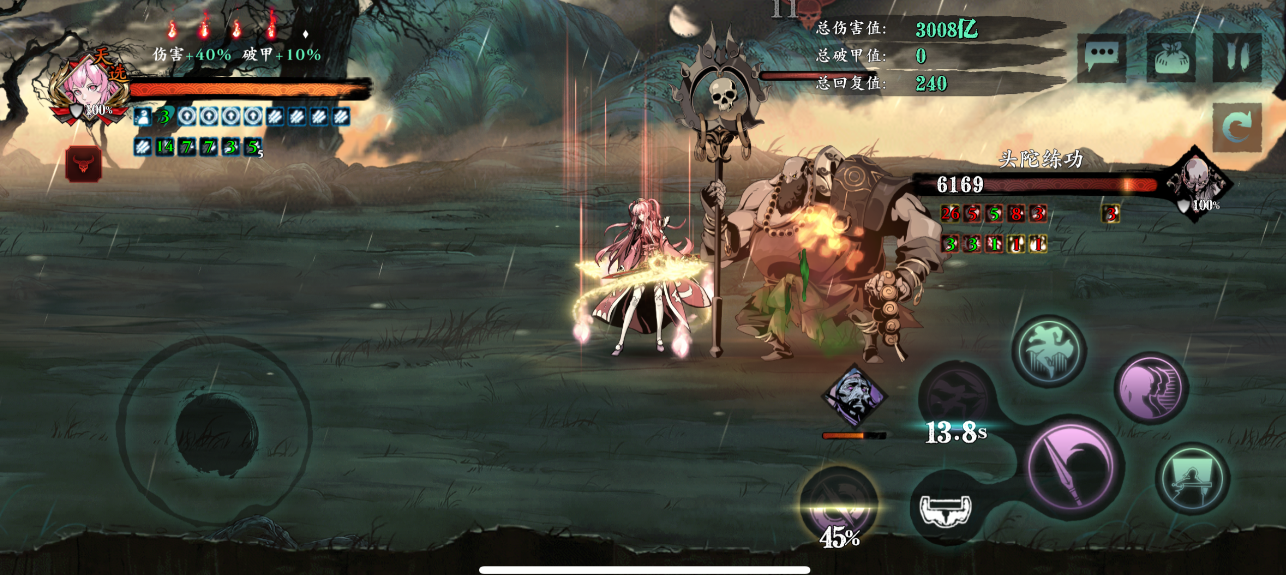Tap the circular arrow restart button

pyautogui.click(x=1237, y=128)
